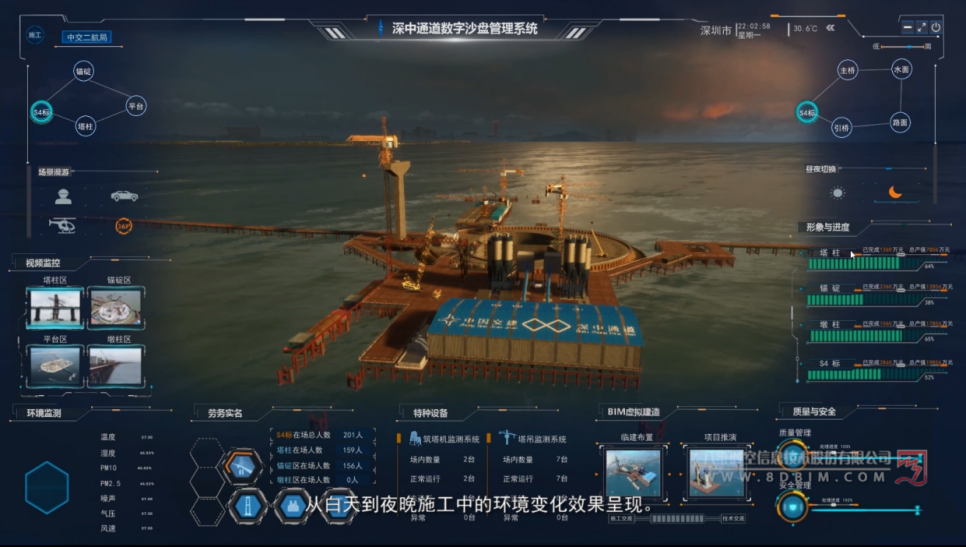Image resolution: width=966 pixels, height=547 pixels.
Task: Switch to daytime with the sun icon
Action: tap(838, 193)
